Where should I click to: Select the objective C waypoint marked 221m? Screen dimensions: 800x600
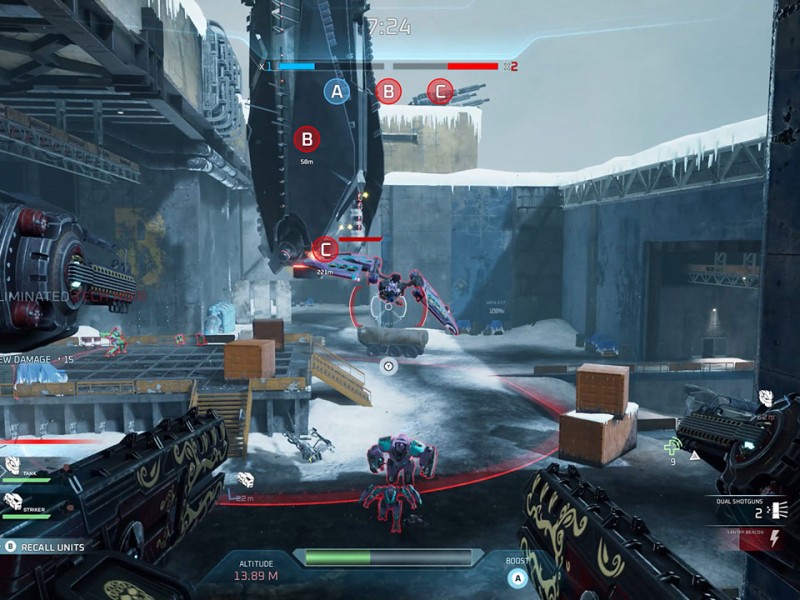(x=325, y=249)
